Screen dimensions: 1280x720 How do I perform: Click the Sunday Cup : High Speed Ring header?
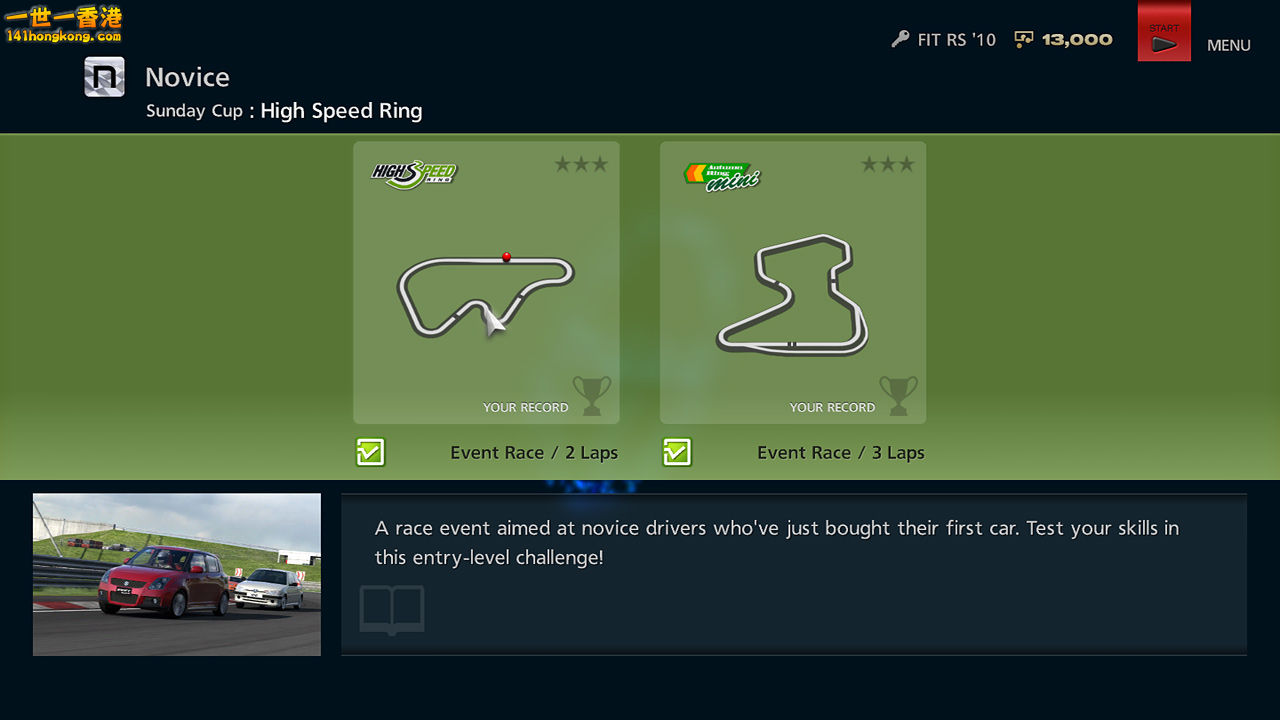coord(283,110)
